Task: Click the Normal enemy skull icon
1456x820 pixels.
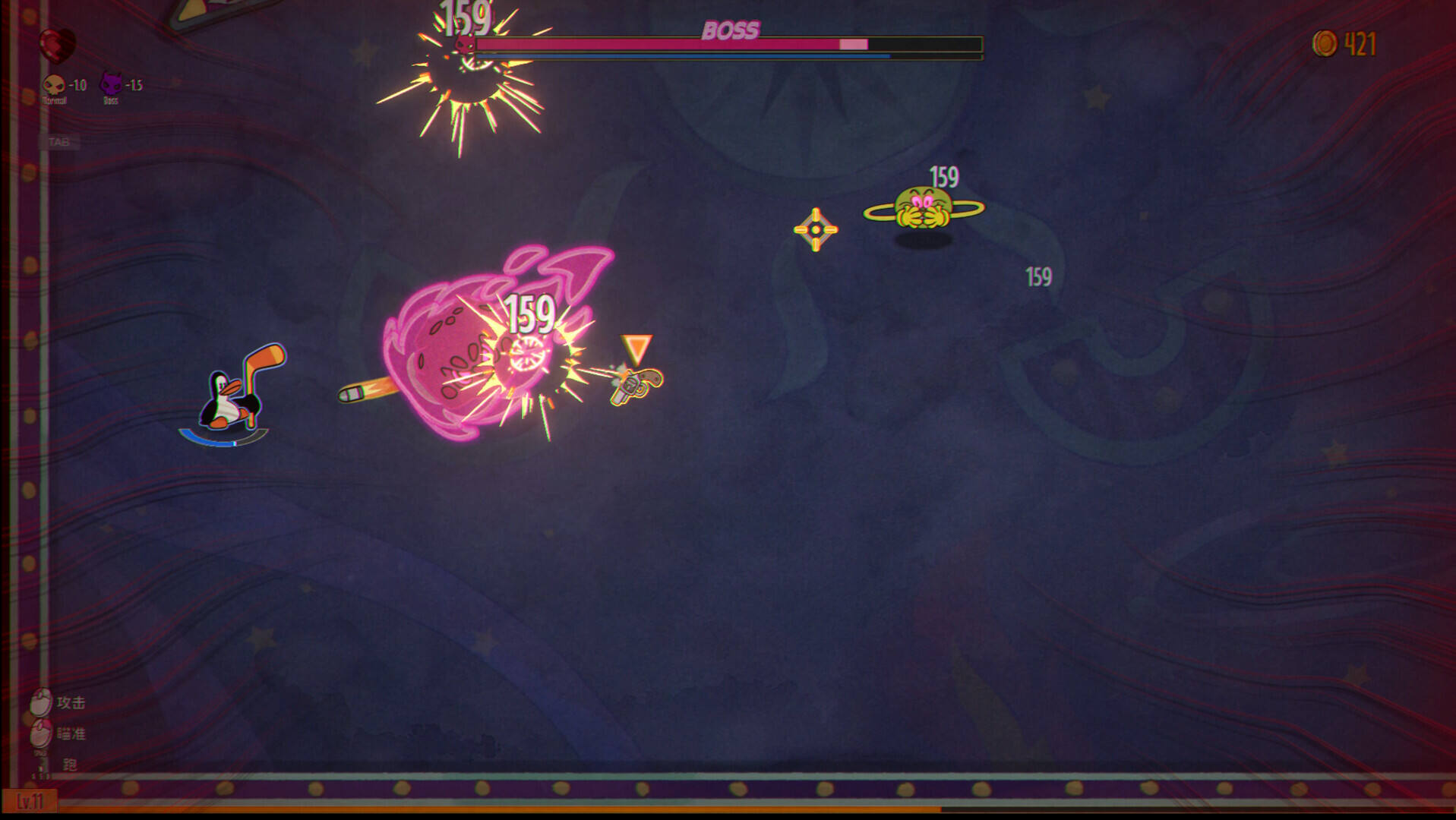Action: (x=53, y=84)
